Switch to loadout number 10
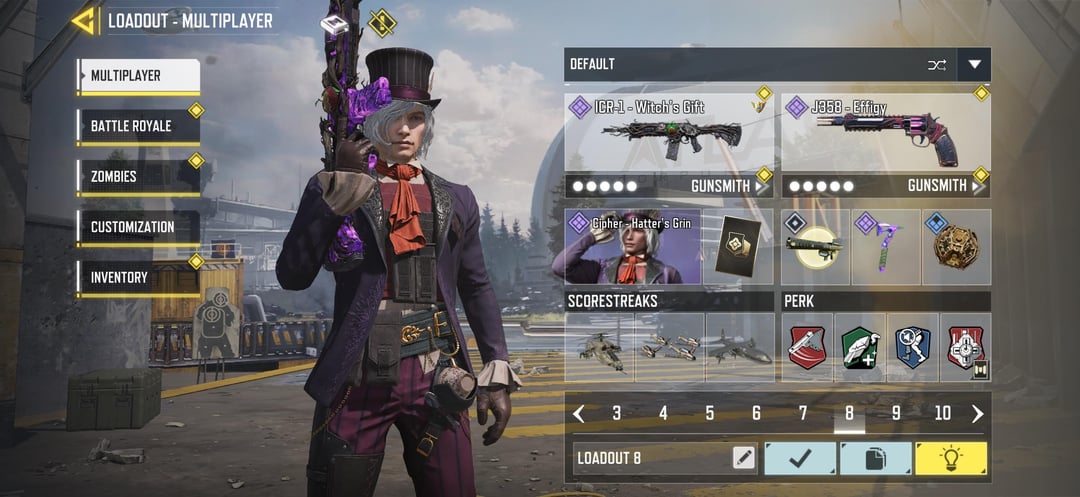Screen dimensions: 1080x497 [942, 413]
